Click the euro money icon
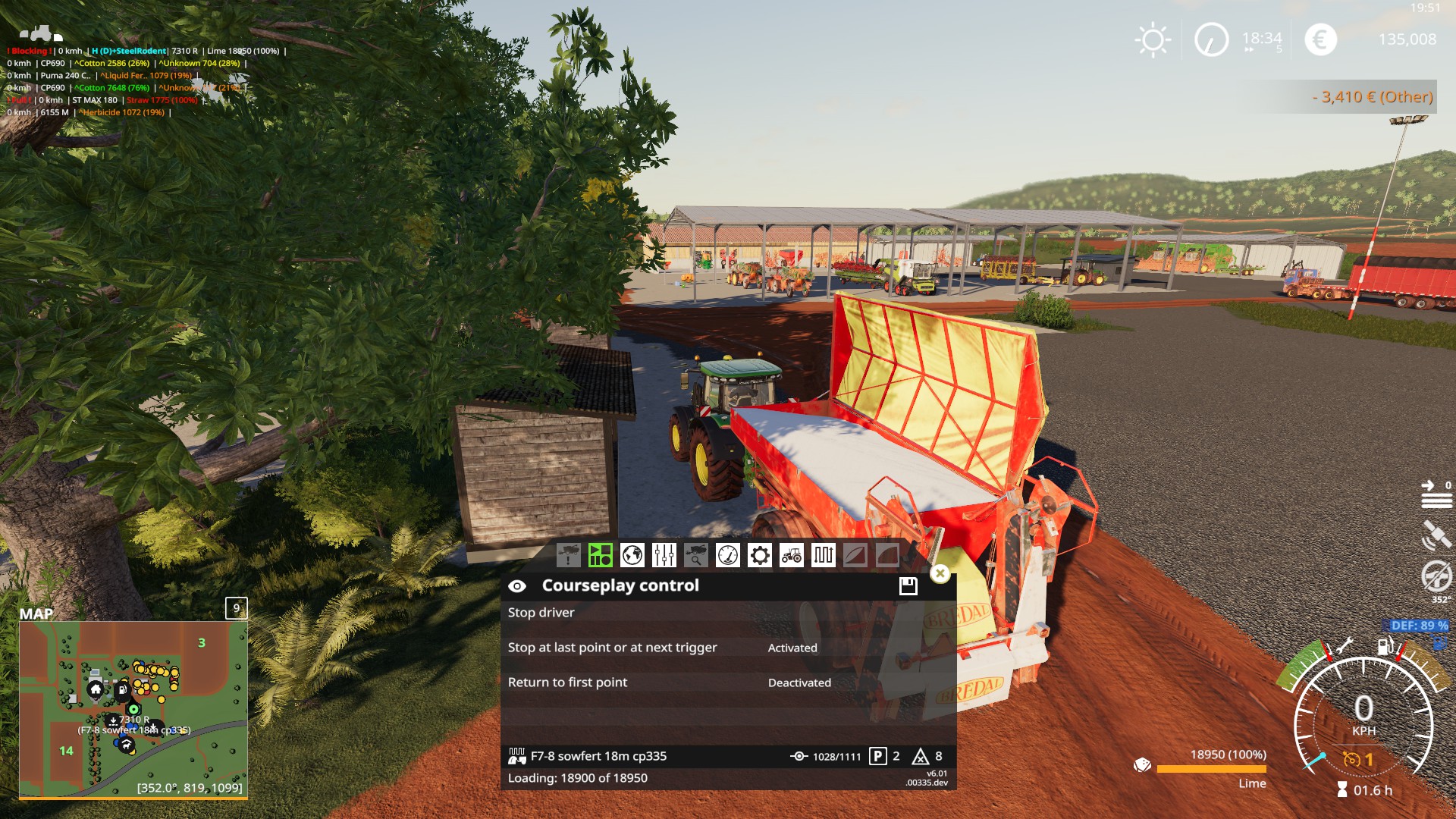Image resolution: width=1456 pixels, height=819 pixels. tap(1320, 39)
